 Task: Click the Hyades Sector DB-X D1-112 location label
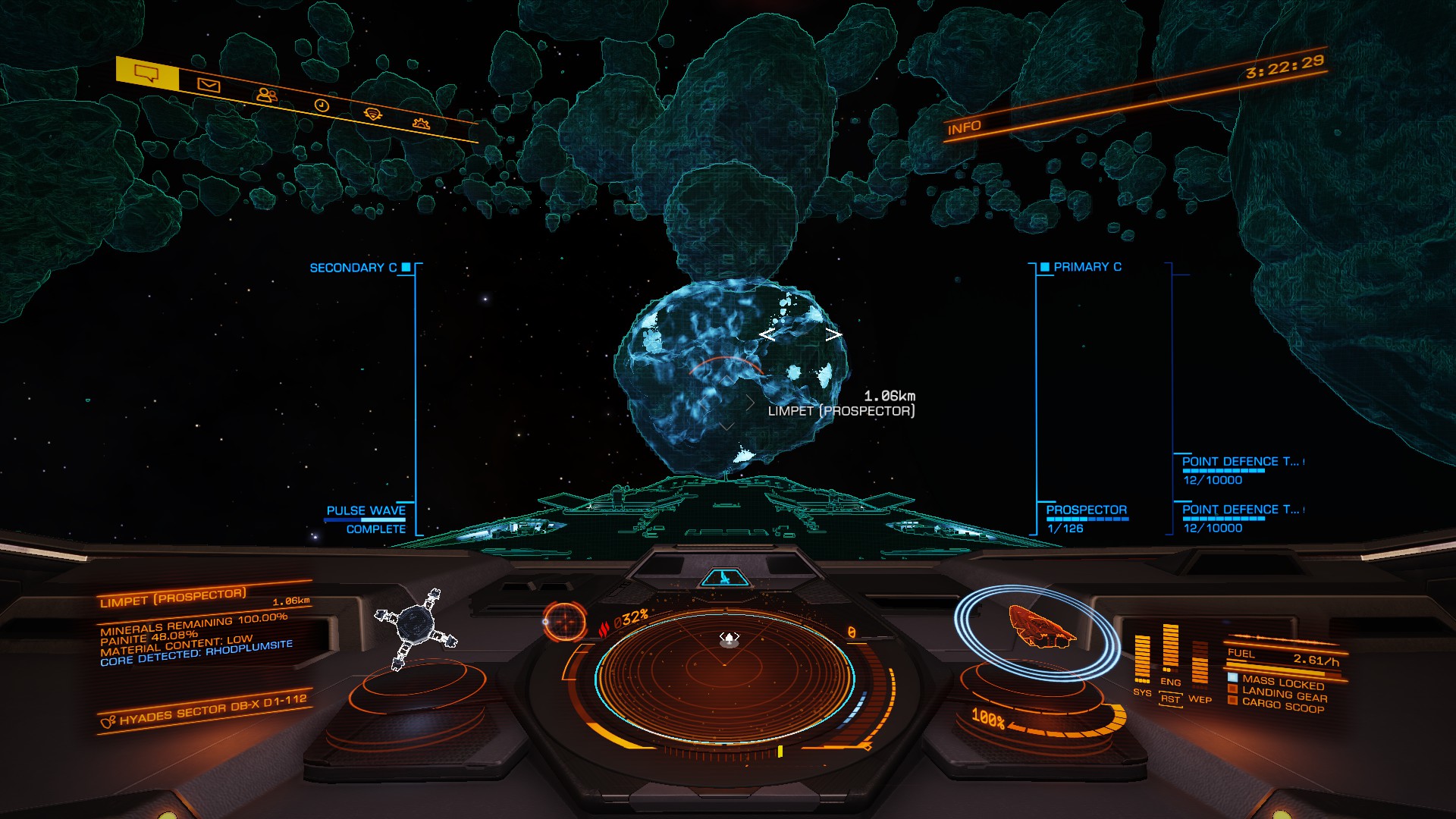tap(205, 711)
